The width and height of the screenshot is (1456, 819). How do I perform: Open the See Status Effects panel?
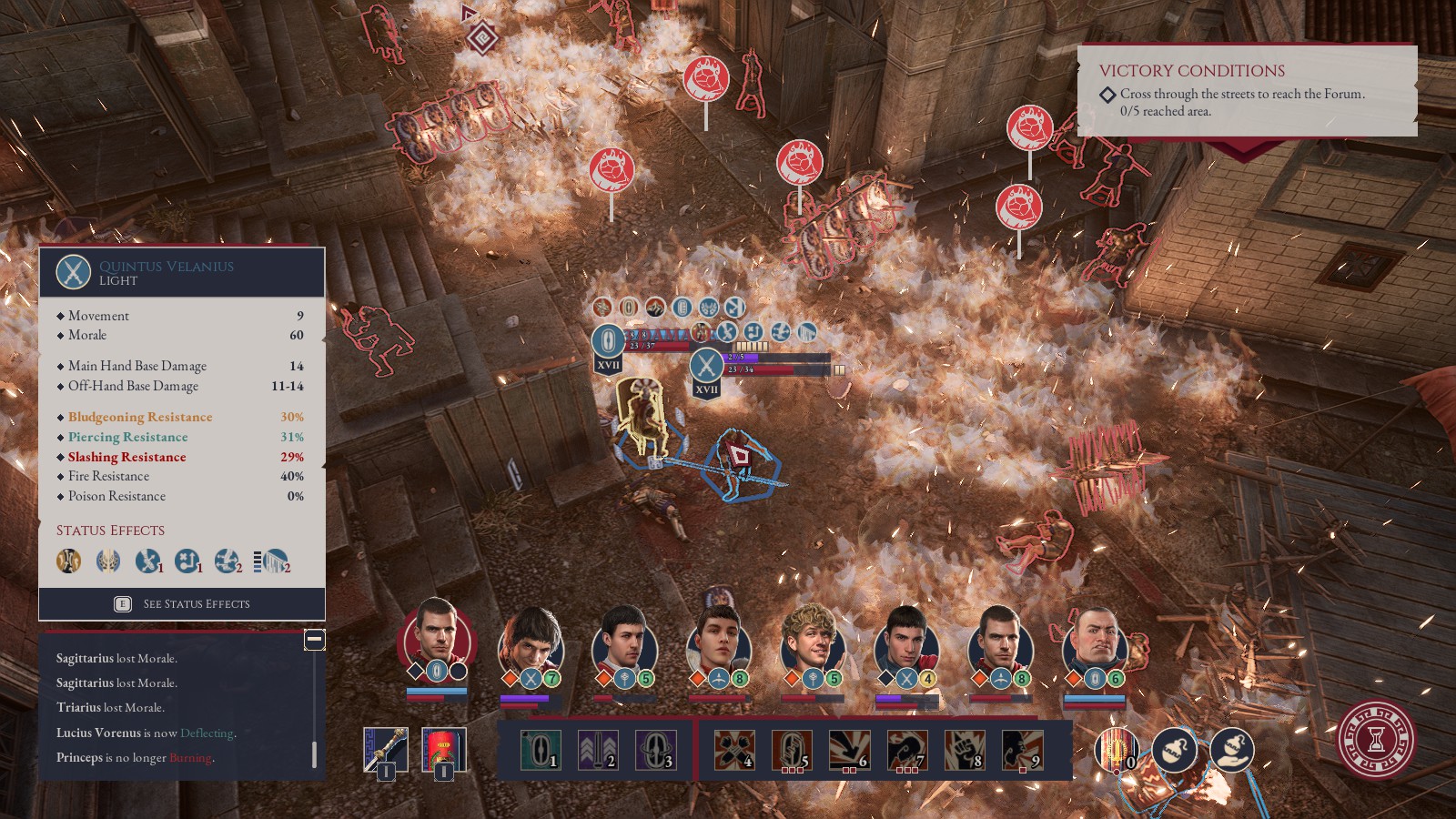(x=182, y=603)
